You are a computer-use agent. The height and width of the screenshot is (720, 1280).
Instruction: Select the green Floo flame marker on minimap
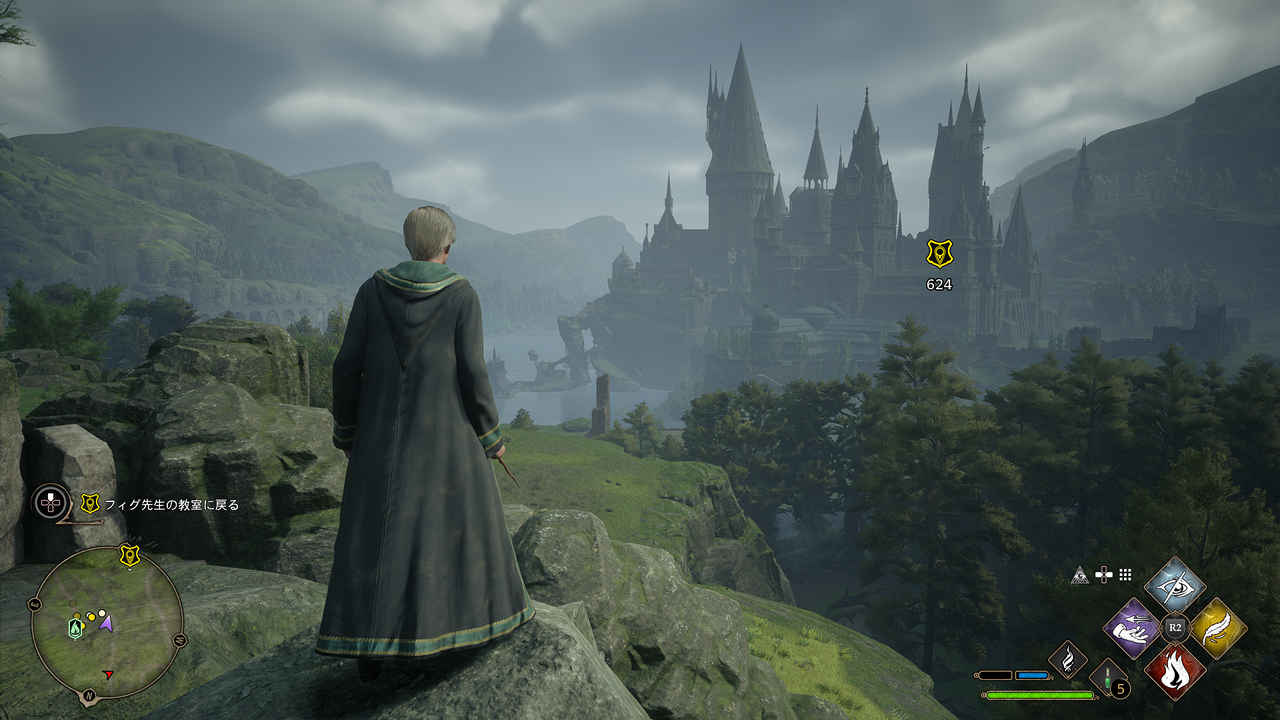[75, 628]
